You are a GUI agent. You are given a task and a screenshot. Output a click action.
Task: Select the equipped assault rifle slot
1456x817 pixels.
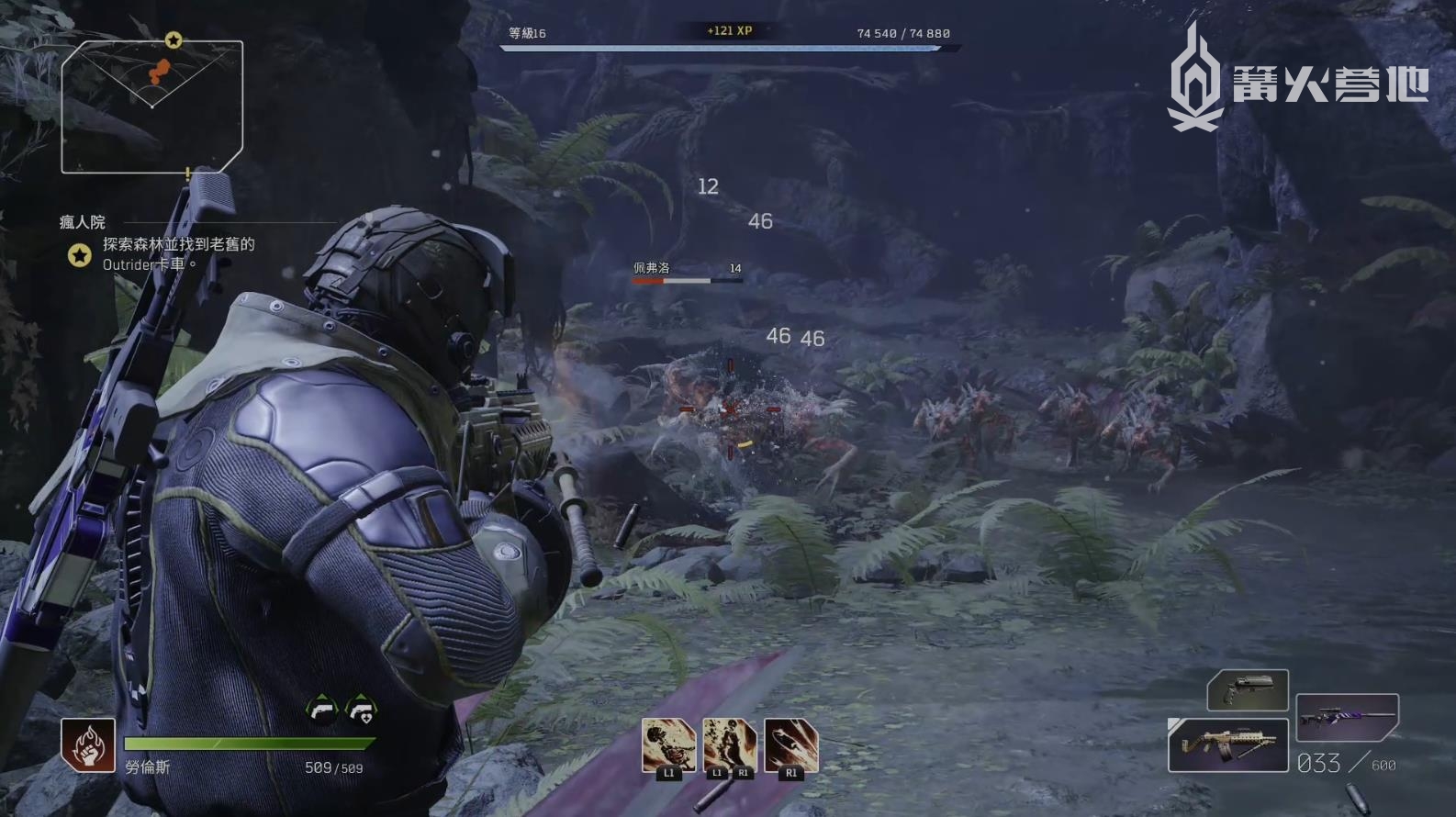coord(1228,744)
